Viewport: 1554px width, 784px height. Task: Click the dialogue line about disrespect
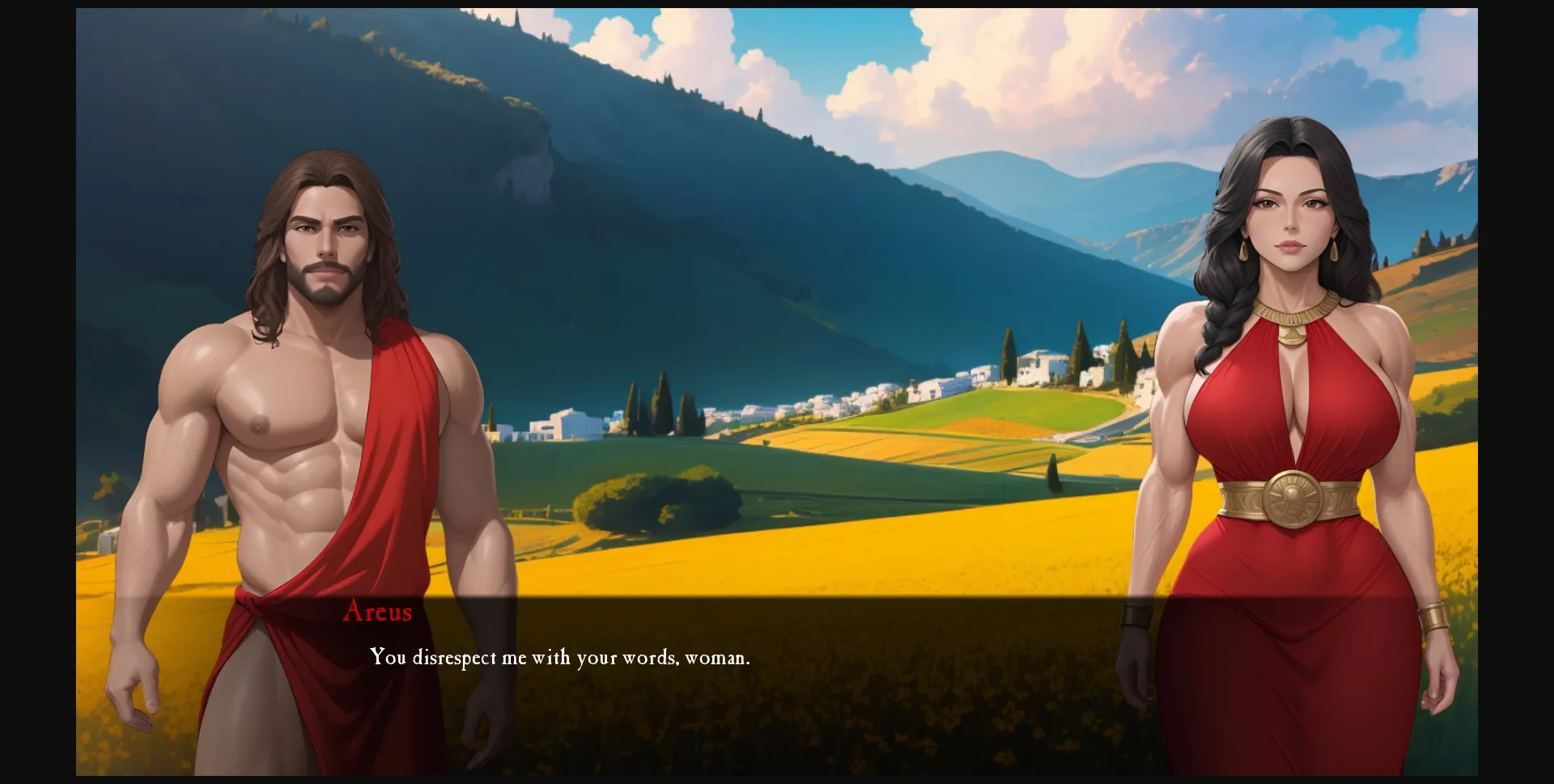[560, 659]
